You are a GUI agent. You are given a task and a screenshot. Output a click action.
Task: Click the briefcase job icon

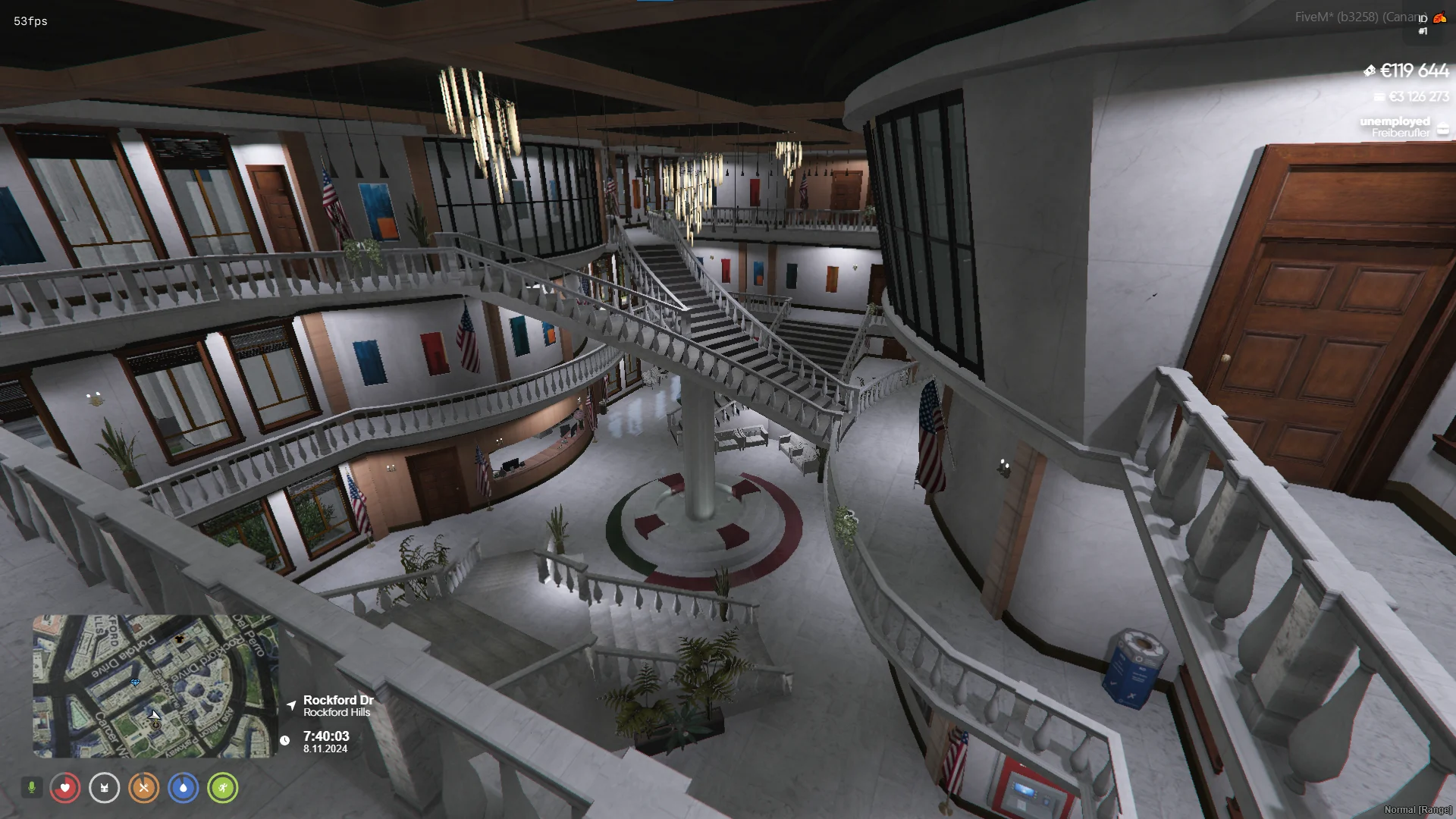[1442, 128]
